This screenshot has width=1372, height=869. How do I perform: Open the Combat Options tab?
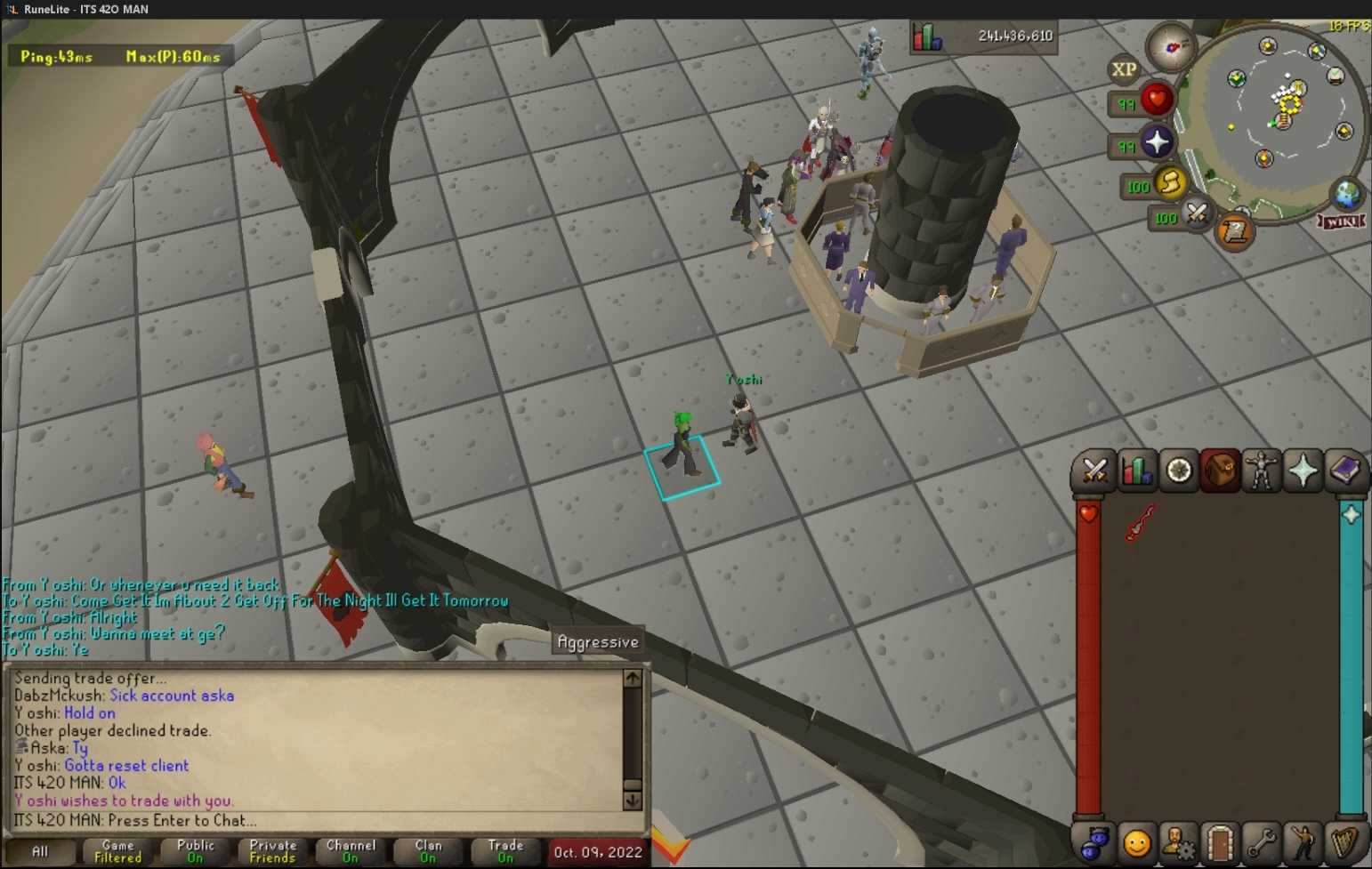pyautogui.click(x=1094, y=471)
